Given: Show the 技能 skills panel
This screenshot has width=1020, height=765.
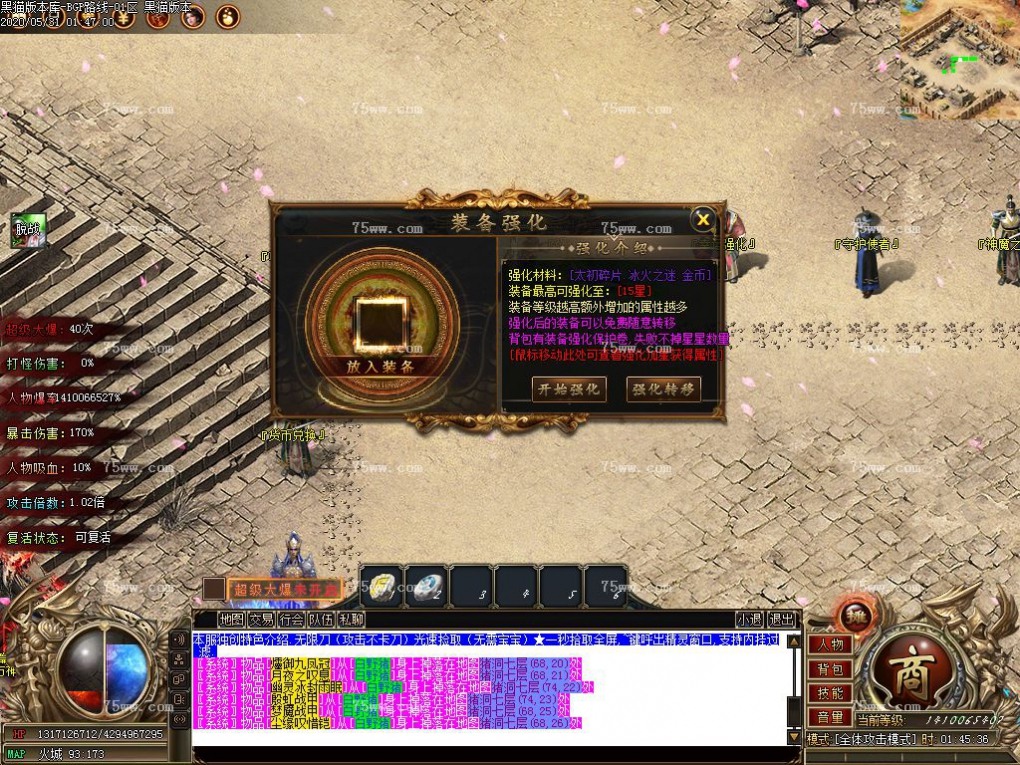Looking at the screenshot, I should click(830, 693).
